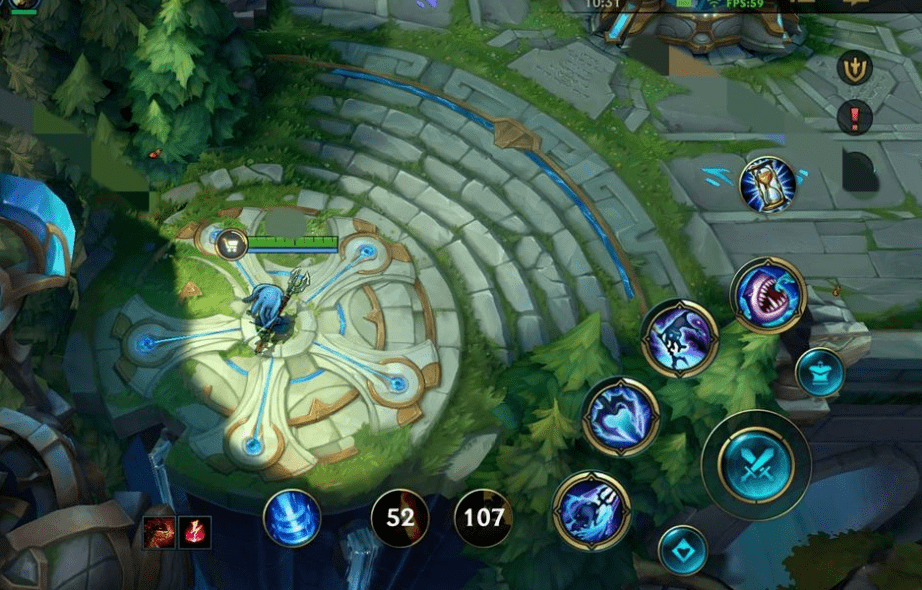Select the turret targeting button
Image resolution: width=922 pixels, height=590 pixels.
coord(820,372)
